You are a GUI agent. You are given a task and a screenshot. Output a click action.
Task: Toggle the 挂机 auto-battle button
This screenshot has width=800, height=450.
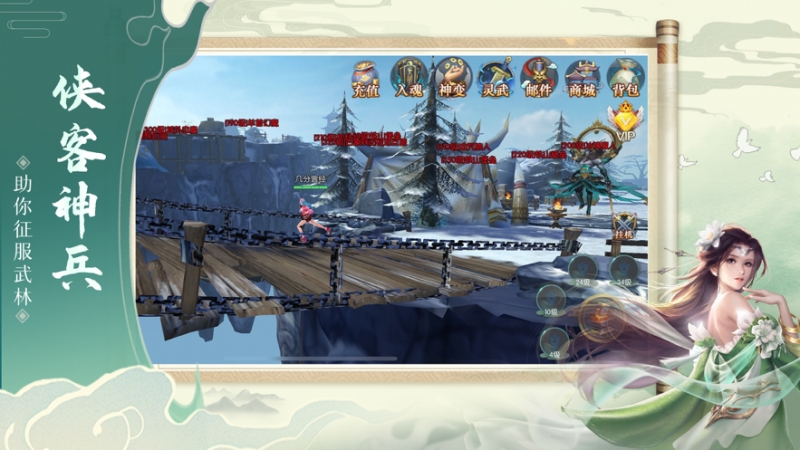pos(625,226)
